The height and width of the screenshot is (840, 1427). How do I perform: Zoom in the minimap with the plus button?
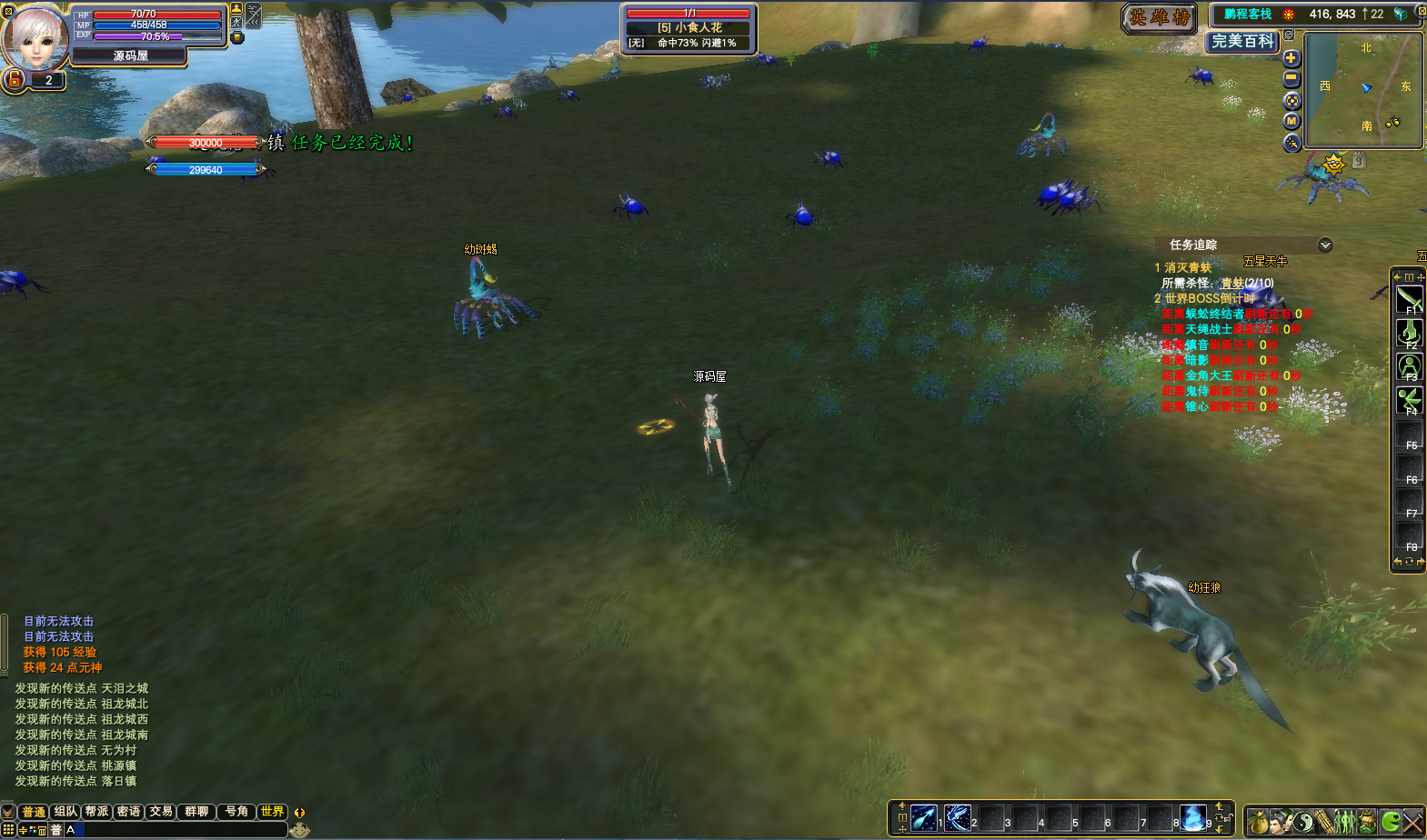click(1291, 59)
